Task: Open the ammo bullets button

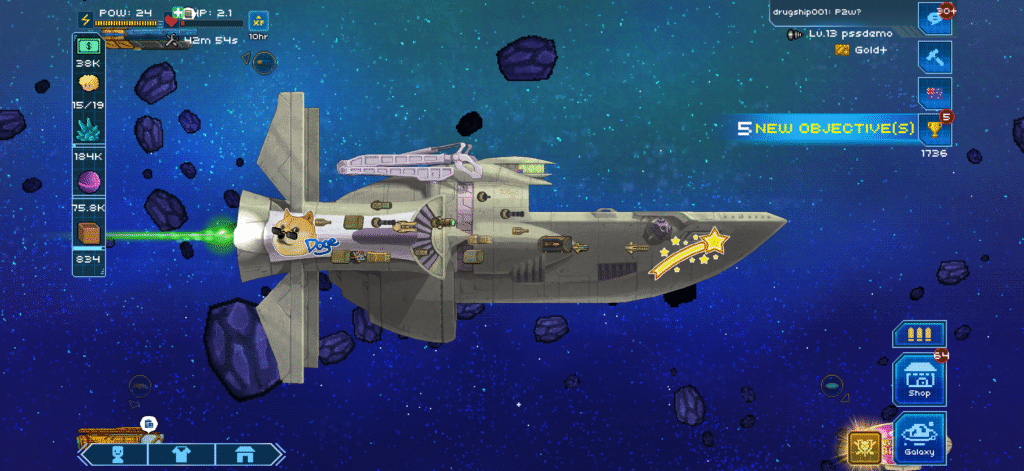Action: click(x=919, y=335)
